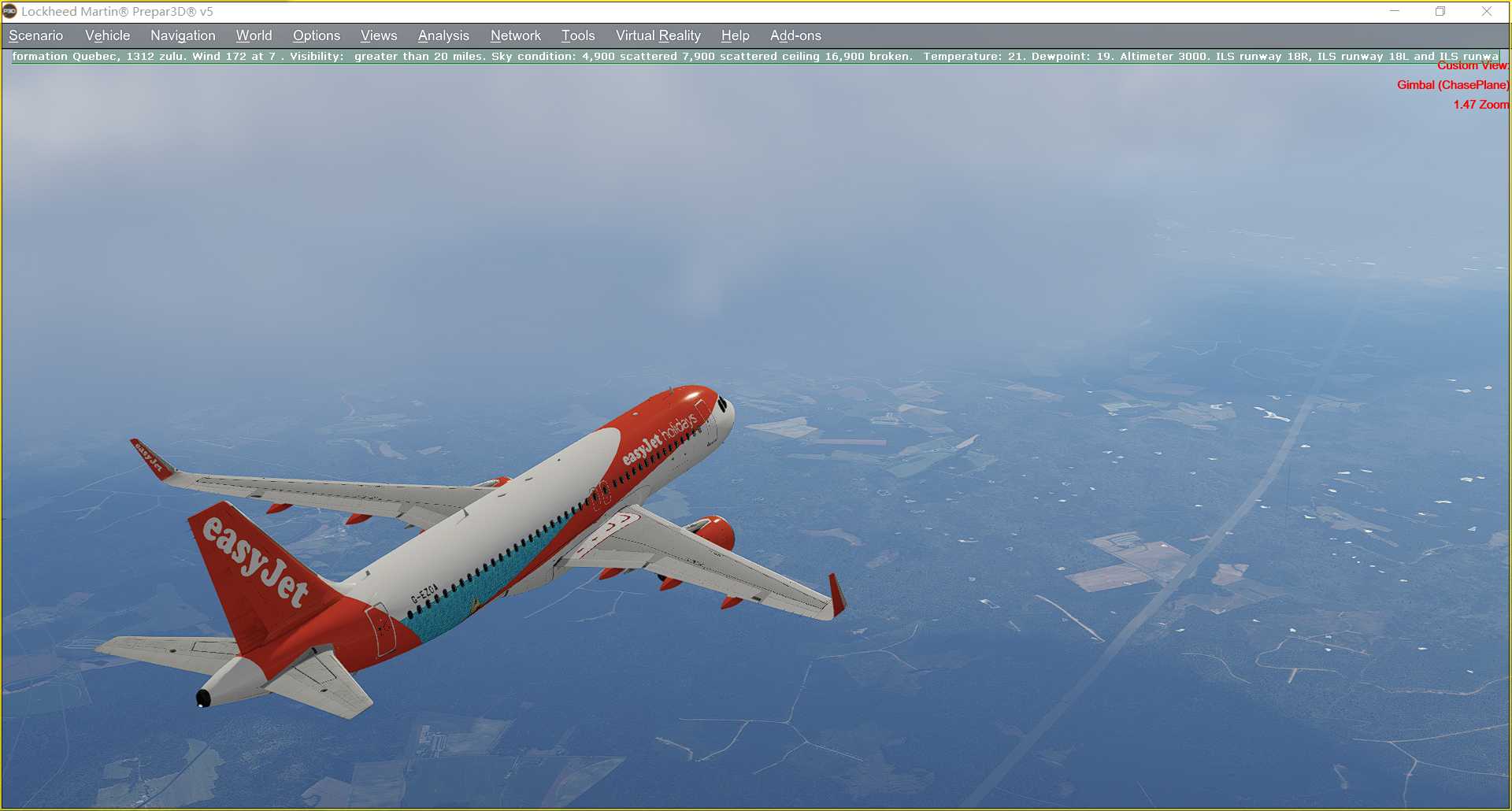The image size is (1512, 811).
Task: Open the Virtual Reality menu
Action: click(x=658, y=35)
